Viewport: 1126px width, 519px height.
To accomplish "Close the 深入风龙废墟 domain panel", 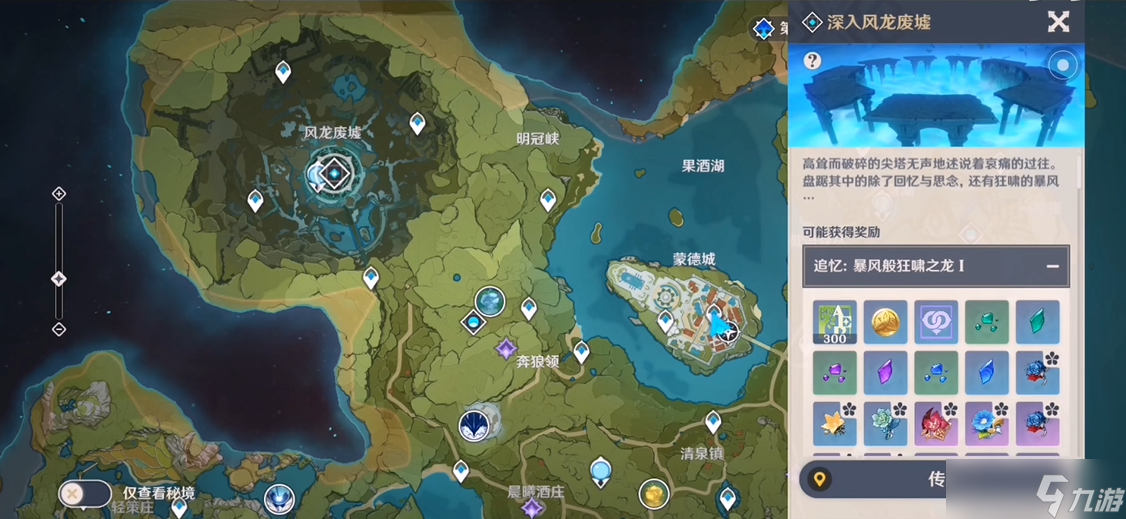I will (1058, 22).
